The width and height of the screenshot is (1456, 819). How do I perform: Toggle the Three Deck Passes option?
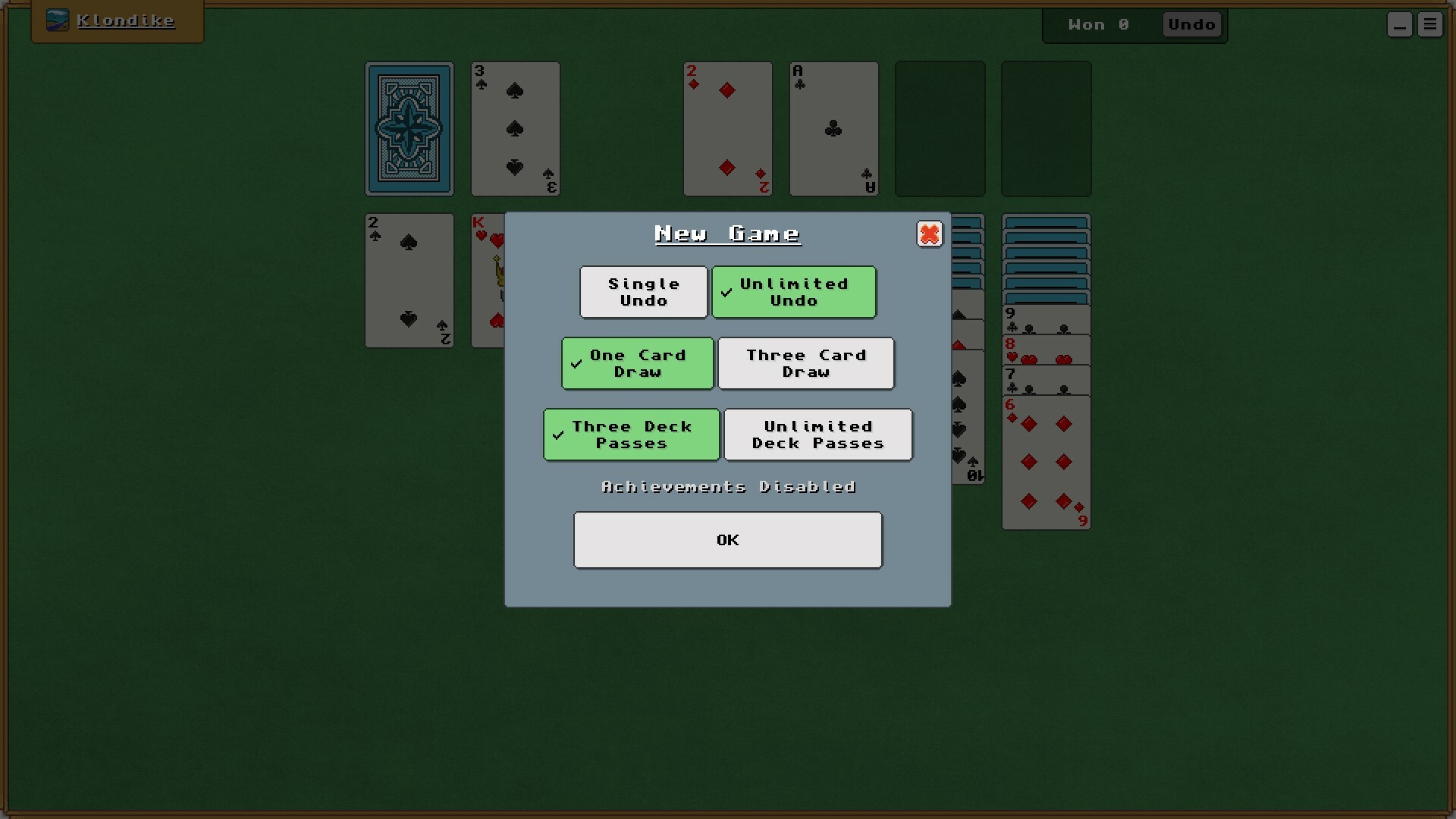pyautogui.click(x=631, y=435)
